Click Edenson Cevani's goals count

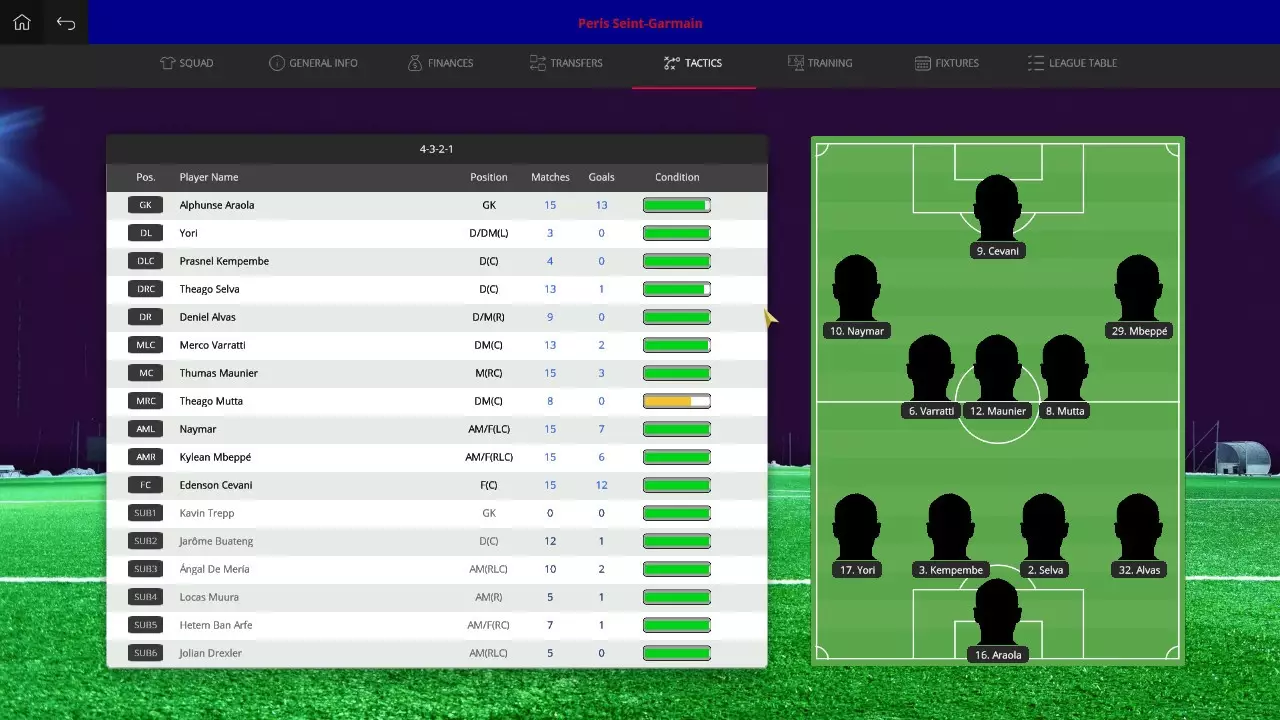click(x=601, y=485)
